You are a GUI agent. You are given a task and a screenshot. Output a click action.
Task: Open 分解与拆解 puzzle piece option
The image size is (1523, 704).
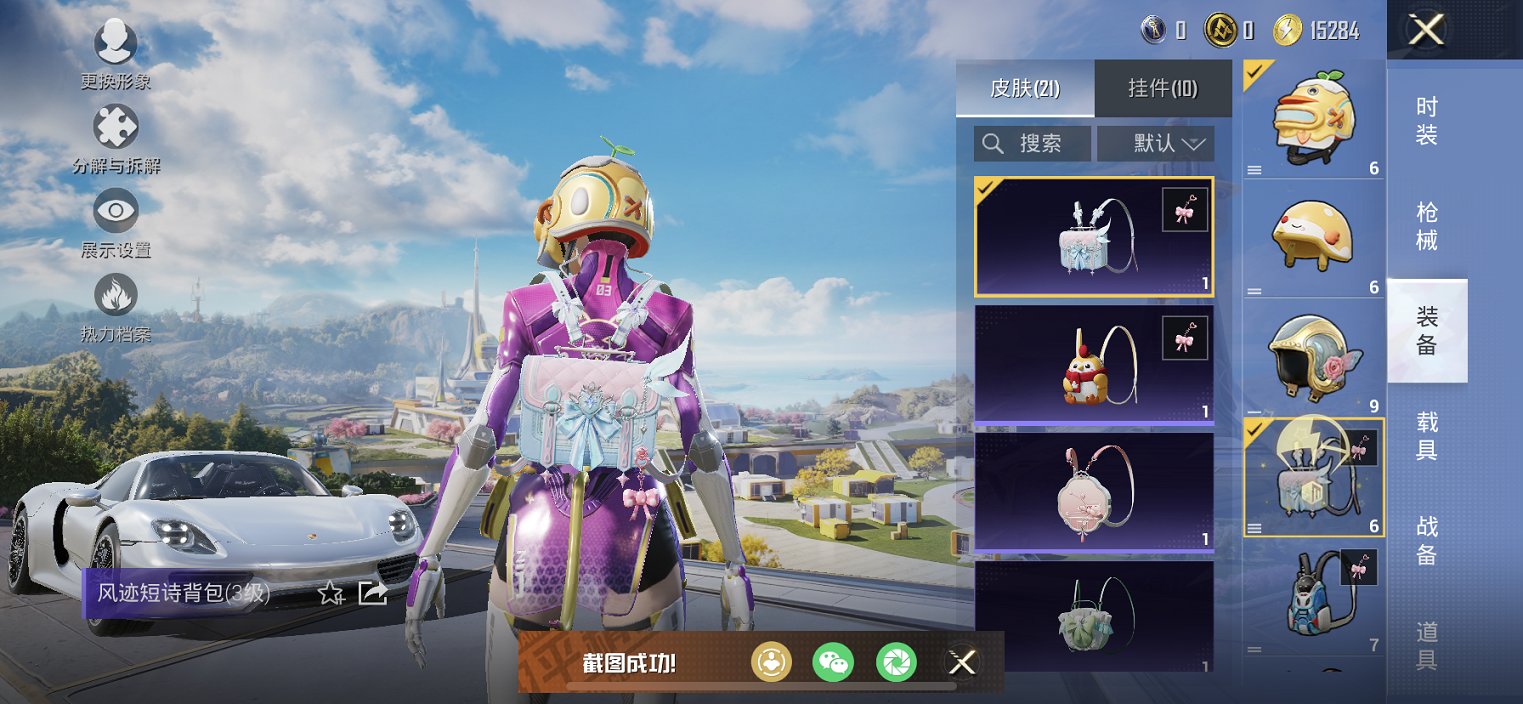pyautogui.click(x=115, y=128)
